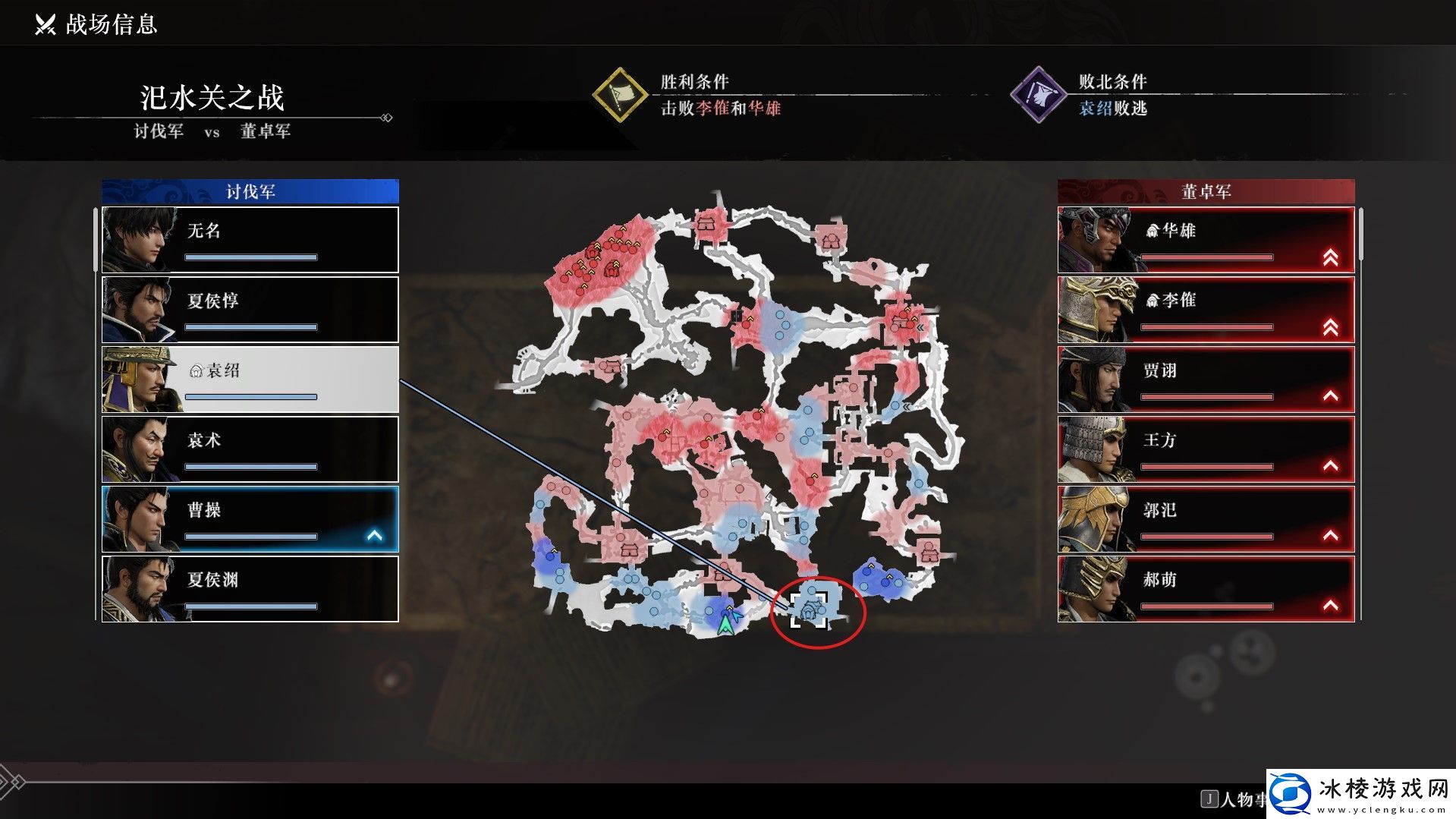The image size is (1456, 819).
Task: Choose 夏侯渊 in the allied list
Action: [x=250, y=589]
